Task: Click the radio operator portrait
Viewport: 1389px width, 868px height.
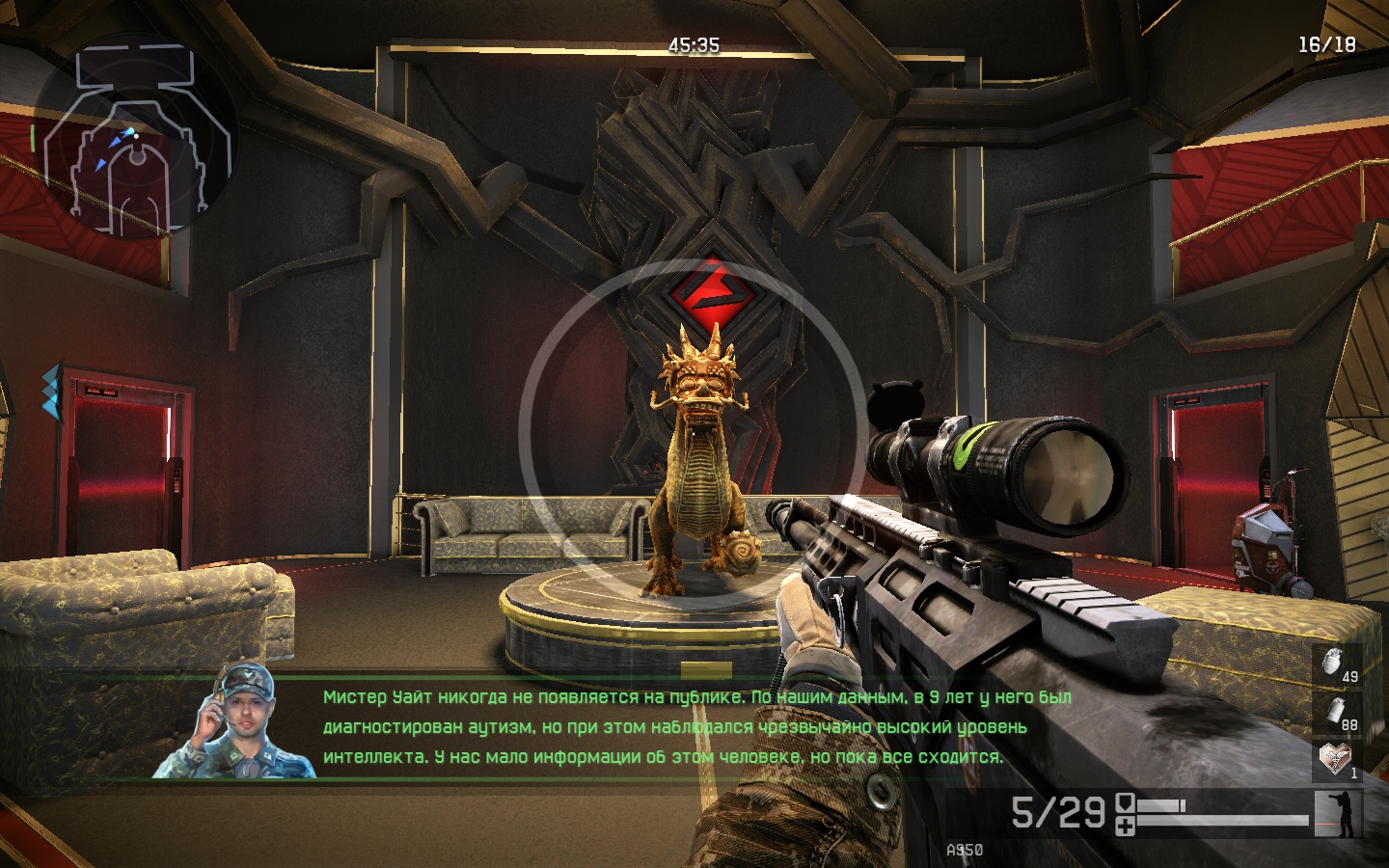Action: pyautogui.click(x=236, y=720)
